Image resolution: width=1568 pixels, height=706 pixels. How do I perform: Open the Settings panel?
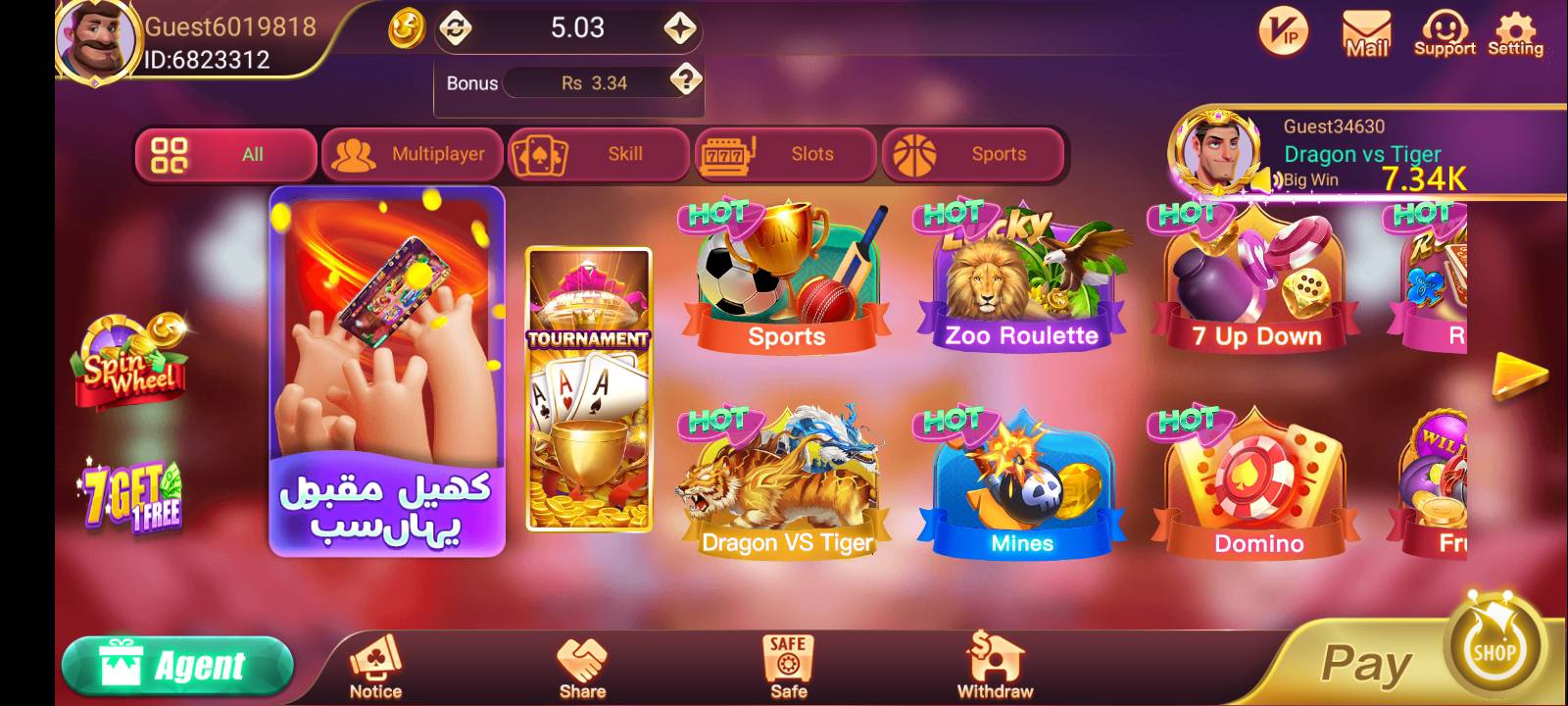point(1514,31)
